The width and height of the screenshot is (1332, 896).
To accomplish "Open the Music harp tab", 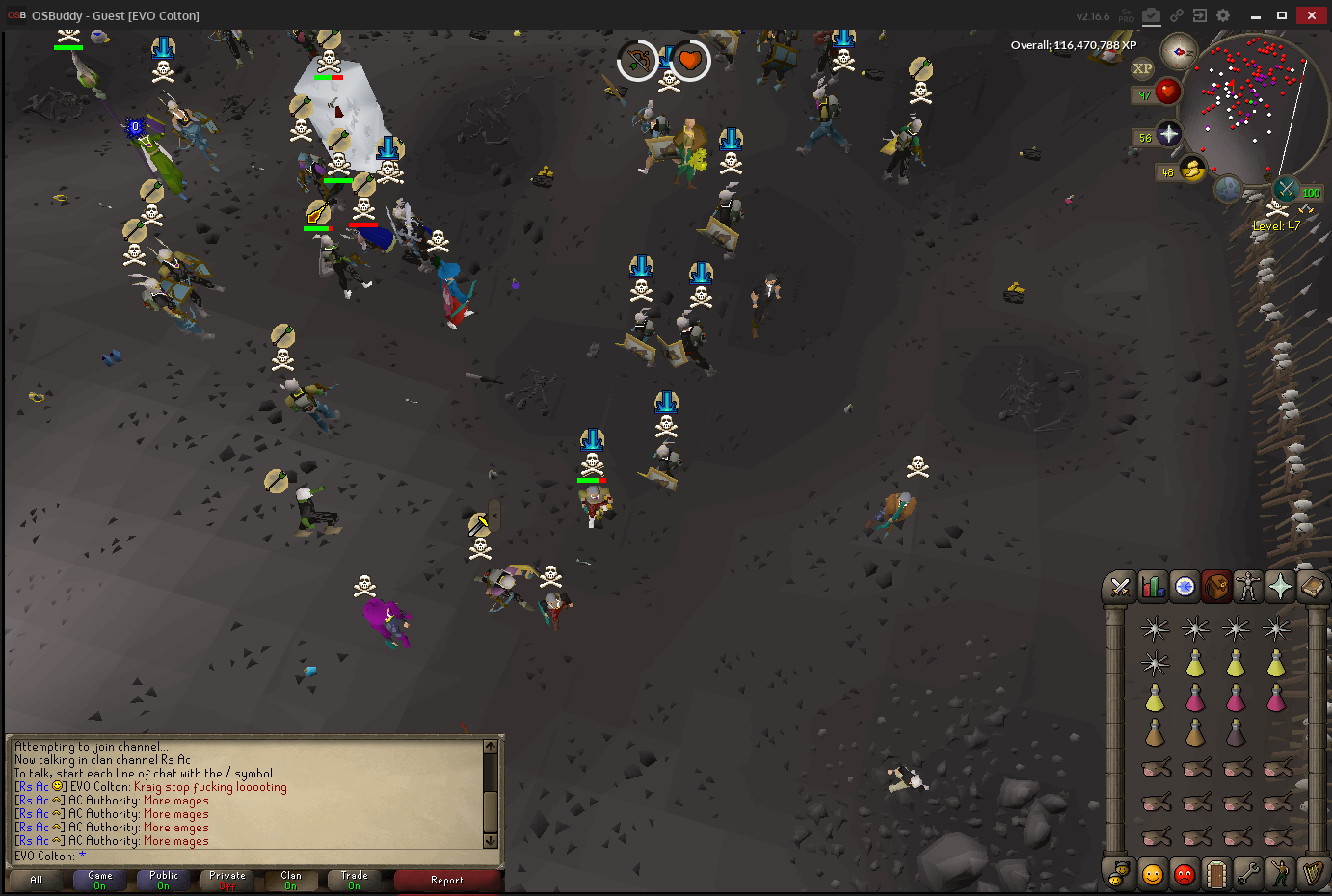I will (1312, 874).
